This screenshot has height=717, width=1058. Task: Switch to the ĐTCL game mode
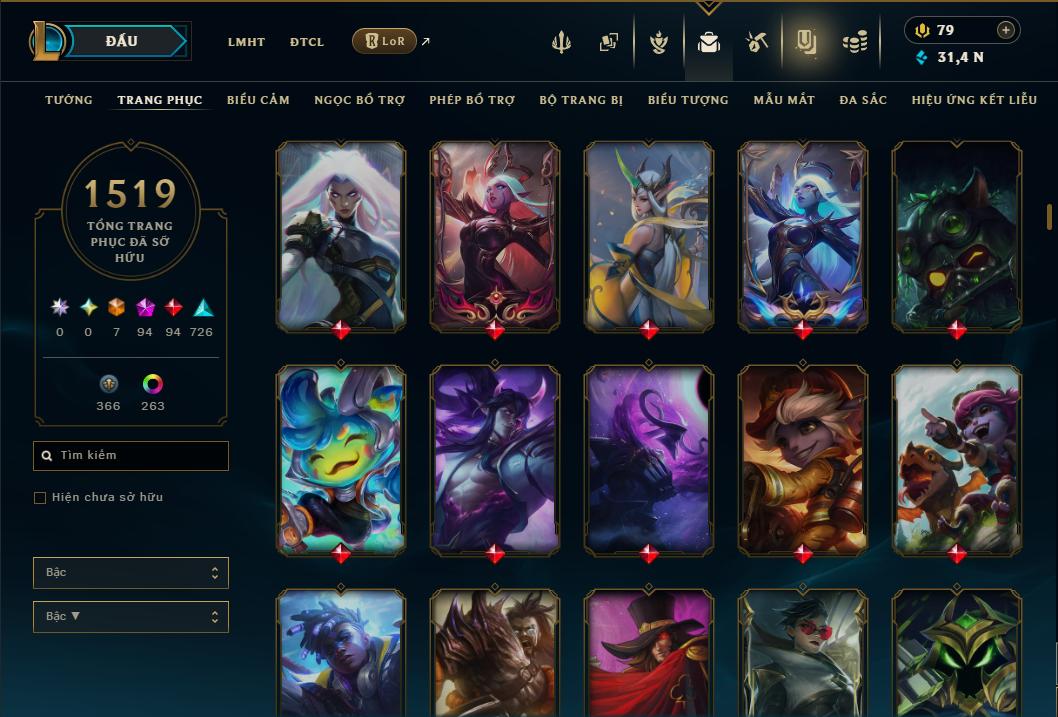tap(307, 42)
